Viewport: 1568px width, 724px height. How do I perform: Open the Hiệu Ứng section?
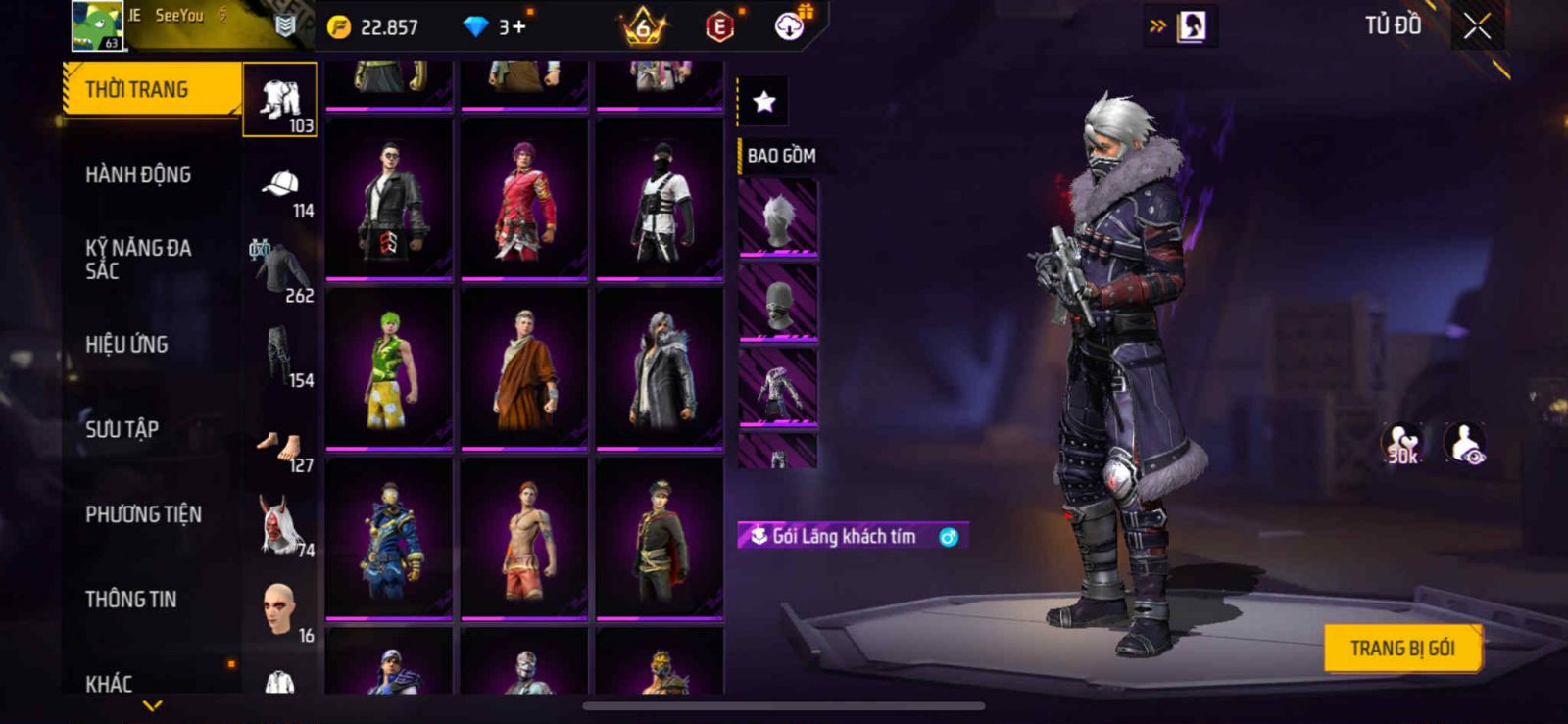coord(126,345)
